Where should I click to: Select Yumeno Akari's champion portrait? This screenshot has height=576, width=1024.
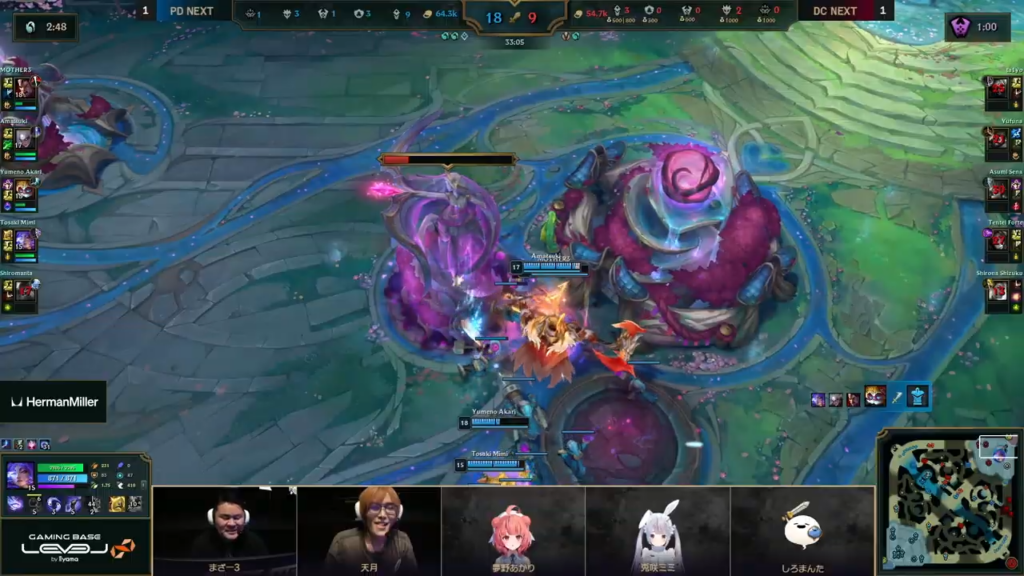point(25,190)
